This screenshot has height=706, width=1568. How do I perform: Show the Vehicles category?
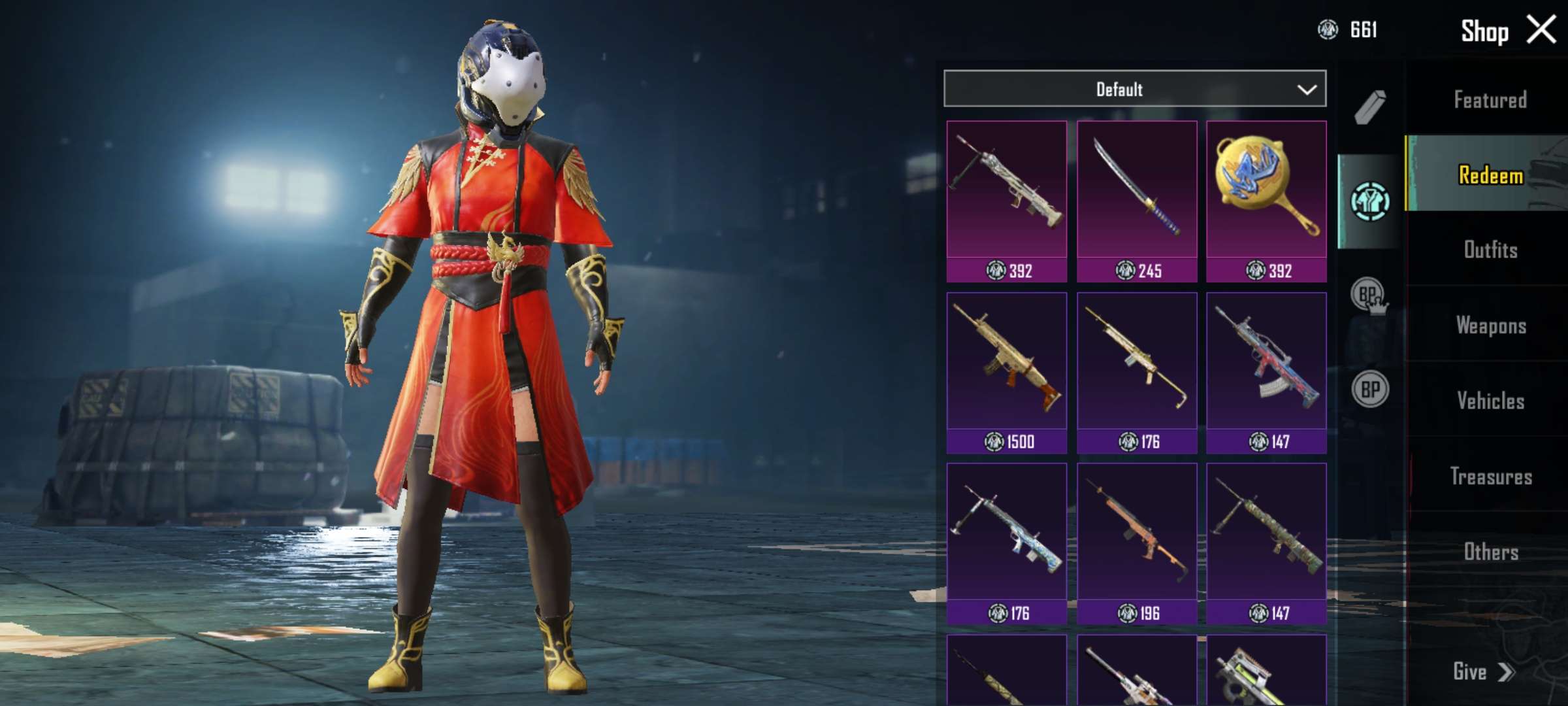pyautogui.click(x=1490, y=400)
